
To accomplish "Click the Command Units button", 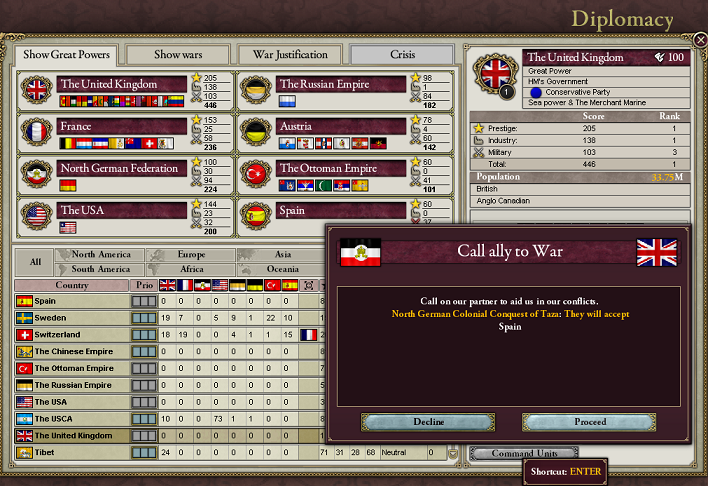I will tap(521, 453).
